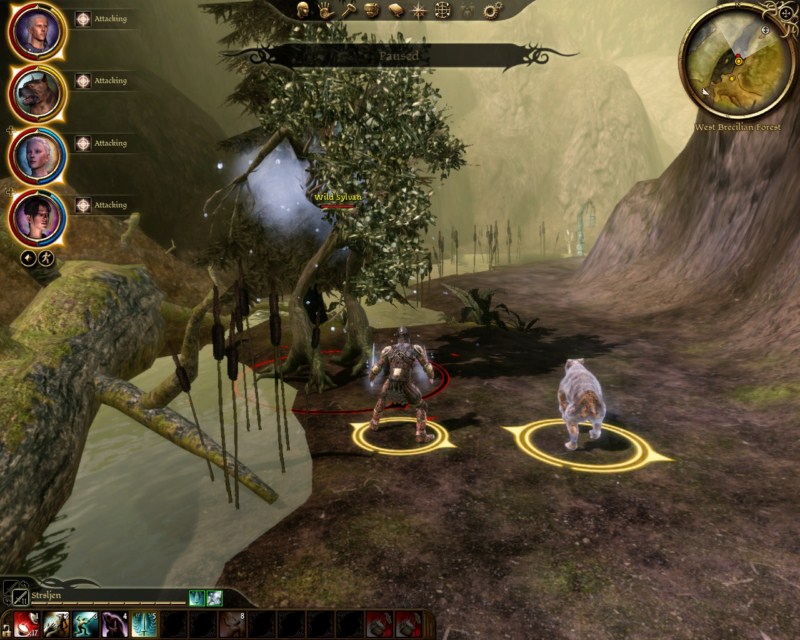The width and height of the screenshot is (800, 640).
Task: Open the game menu gears icon
Action: [492, 10]
